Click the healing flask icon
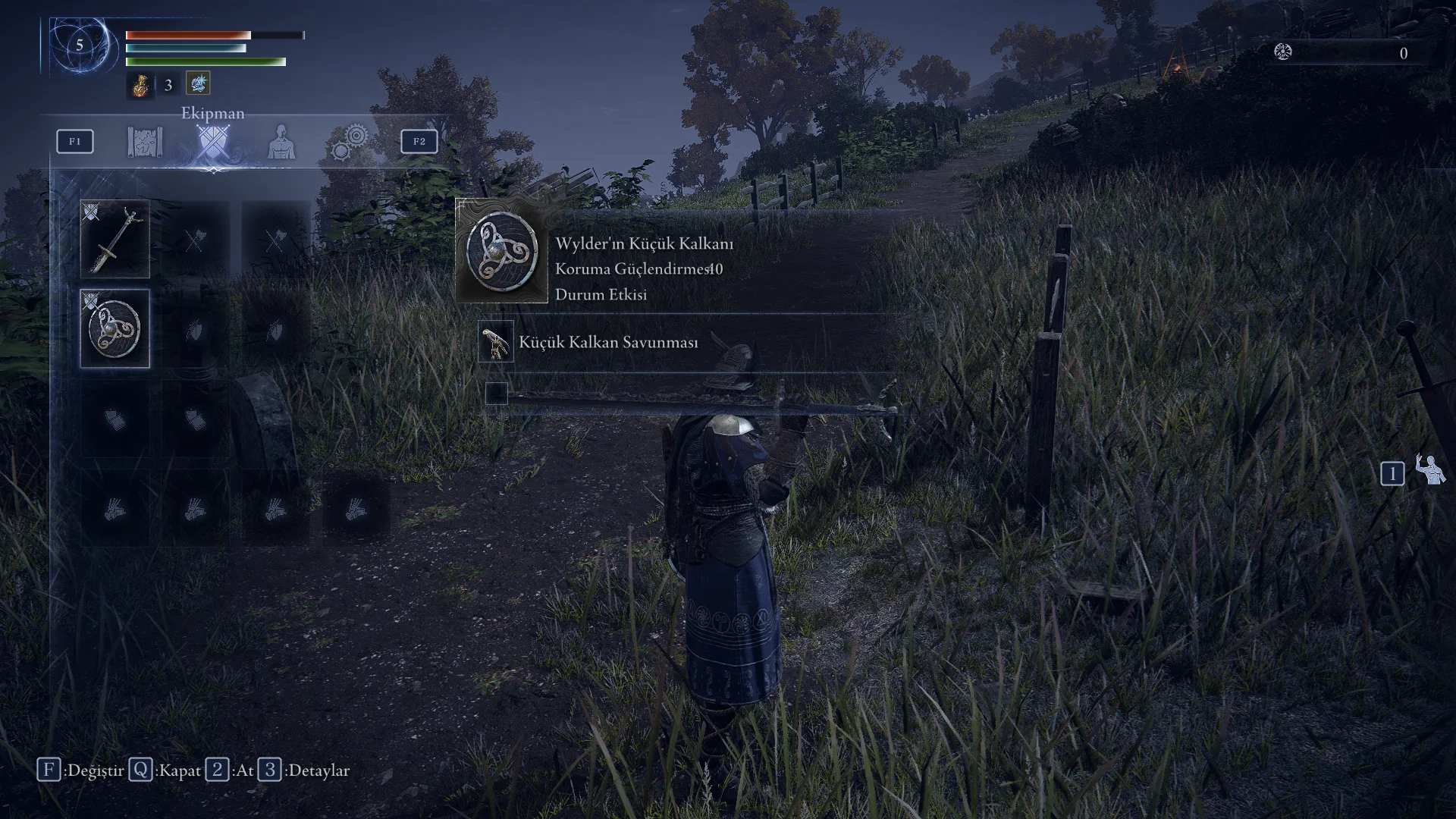The width and height of the screenshot is (1456, 819). (x=140, y=85)
